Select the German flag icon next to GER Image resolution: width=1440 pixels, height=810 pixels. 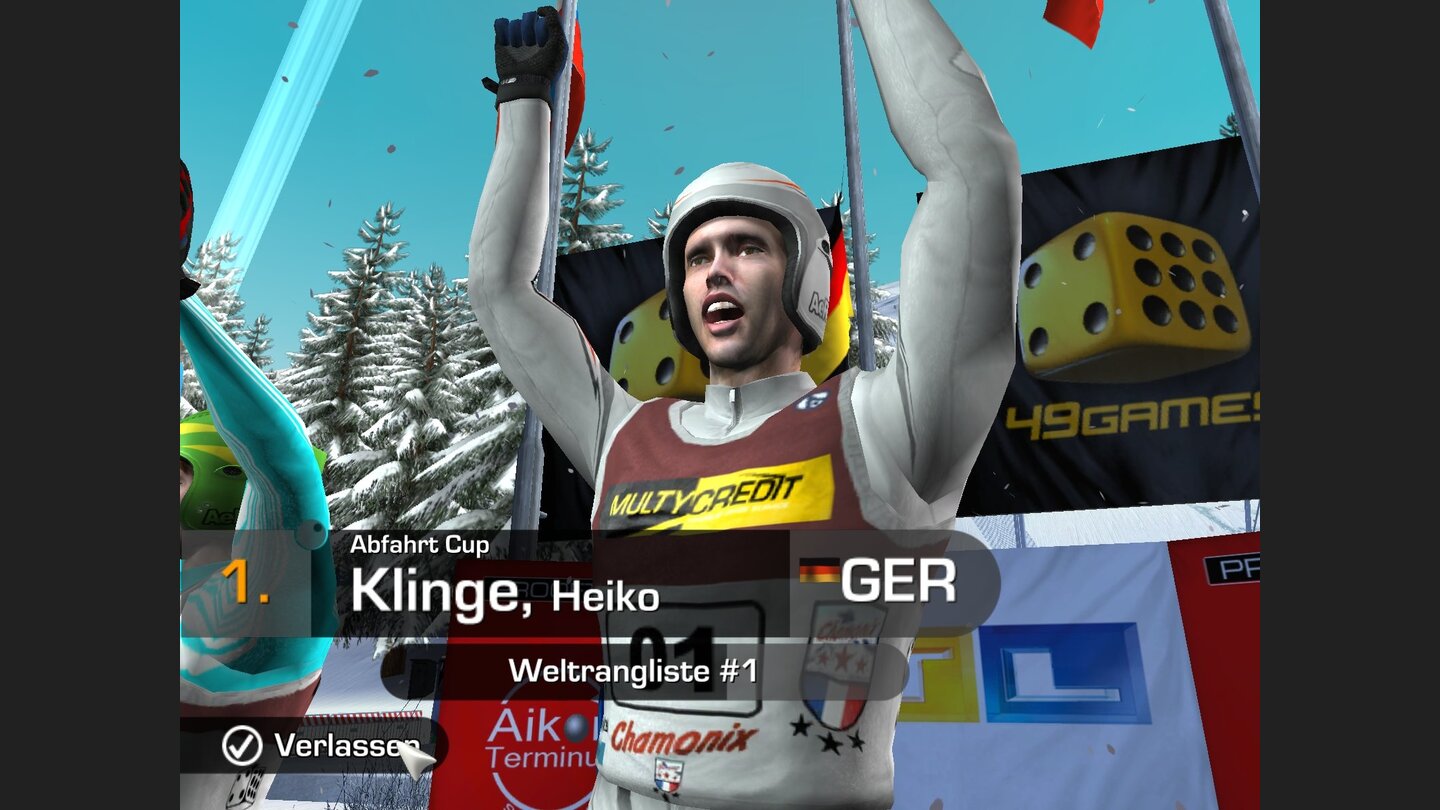[818, 571]
